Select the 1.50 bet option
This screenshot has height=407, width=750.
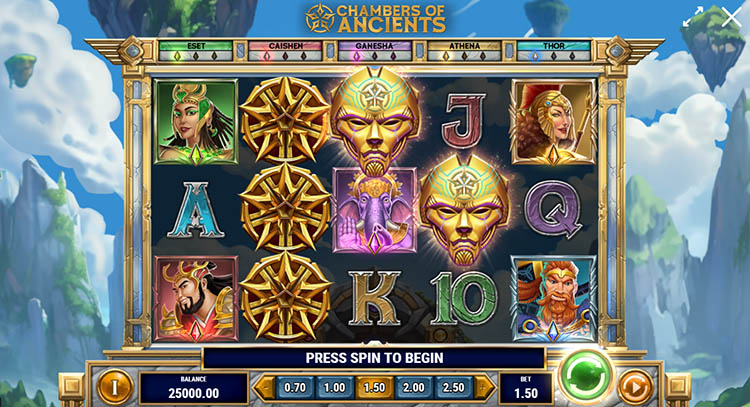373,387
